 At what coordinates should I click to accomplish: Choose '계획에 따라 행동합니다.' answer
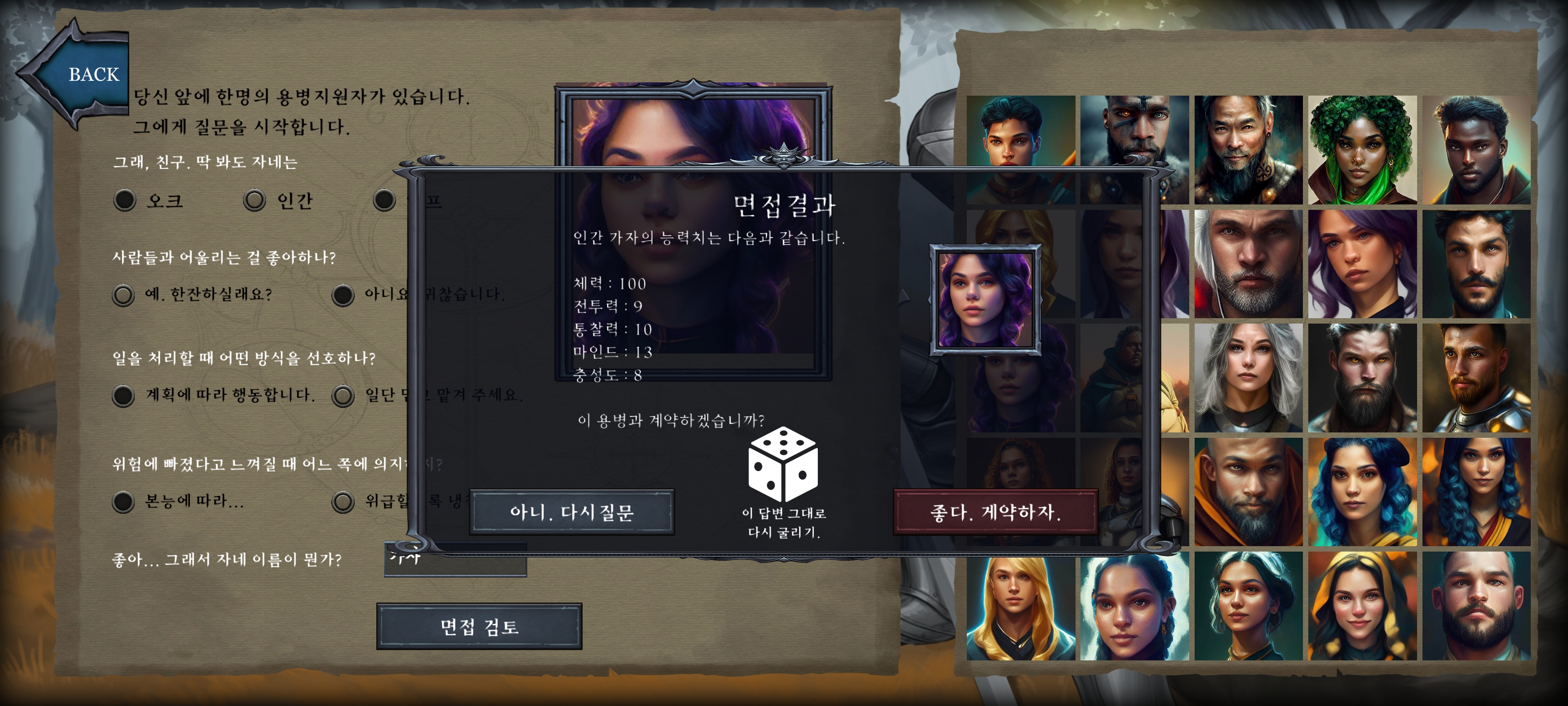123,395
